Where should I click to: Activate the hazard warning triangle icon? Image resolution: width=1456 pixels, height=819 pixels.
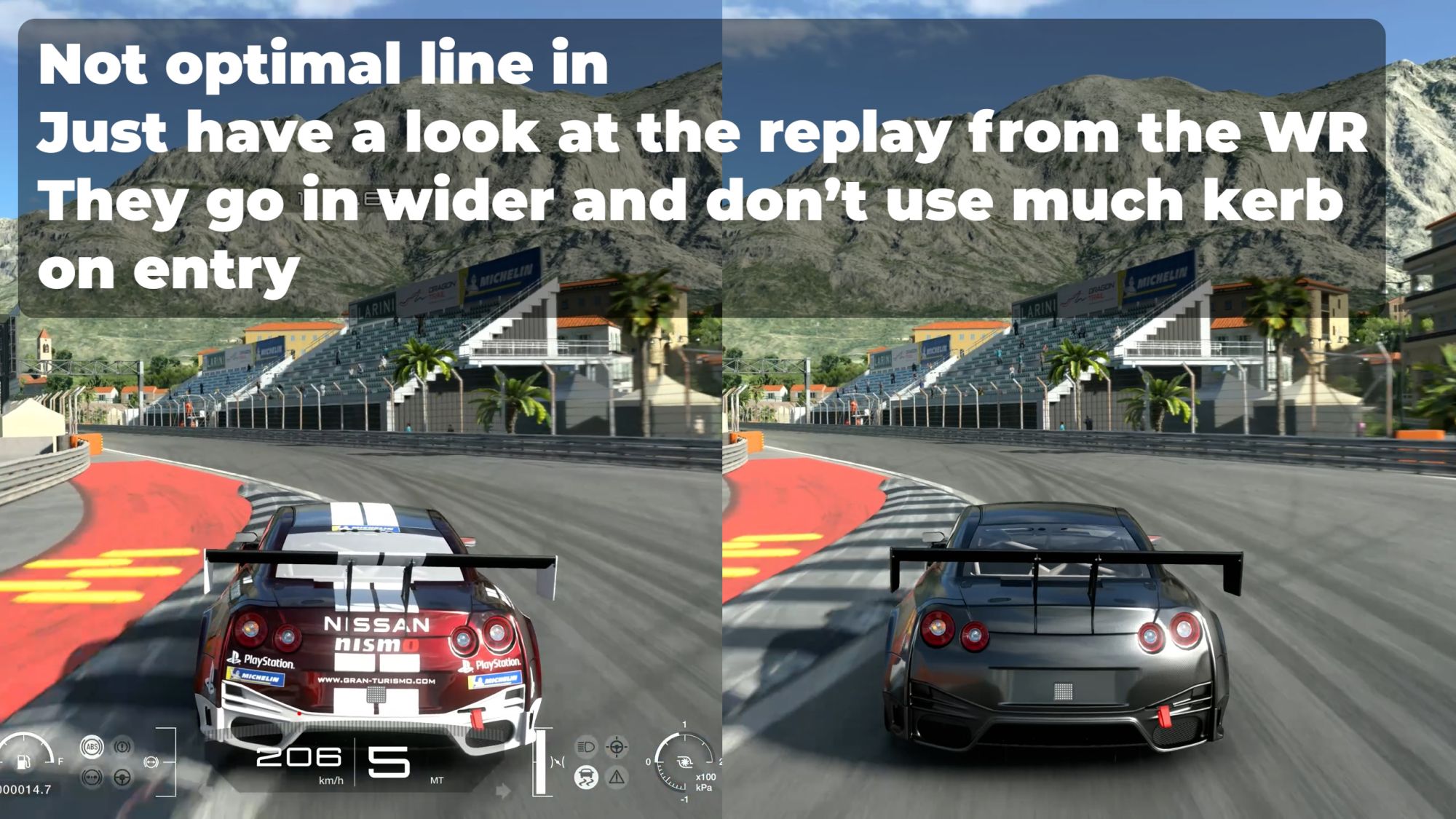point(617,778)
